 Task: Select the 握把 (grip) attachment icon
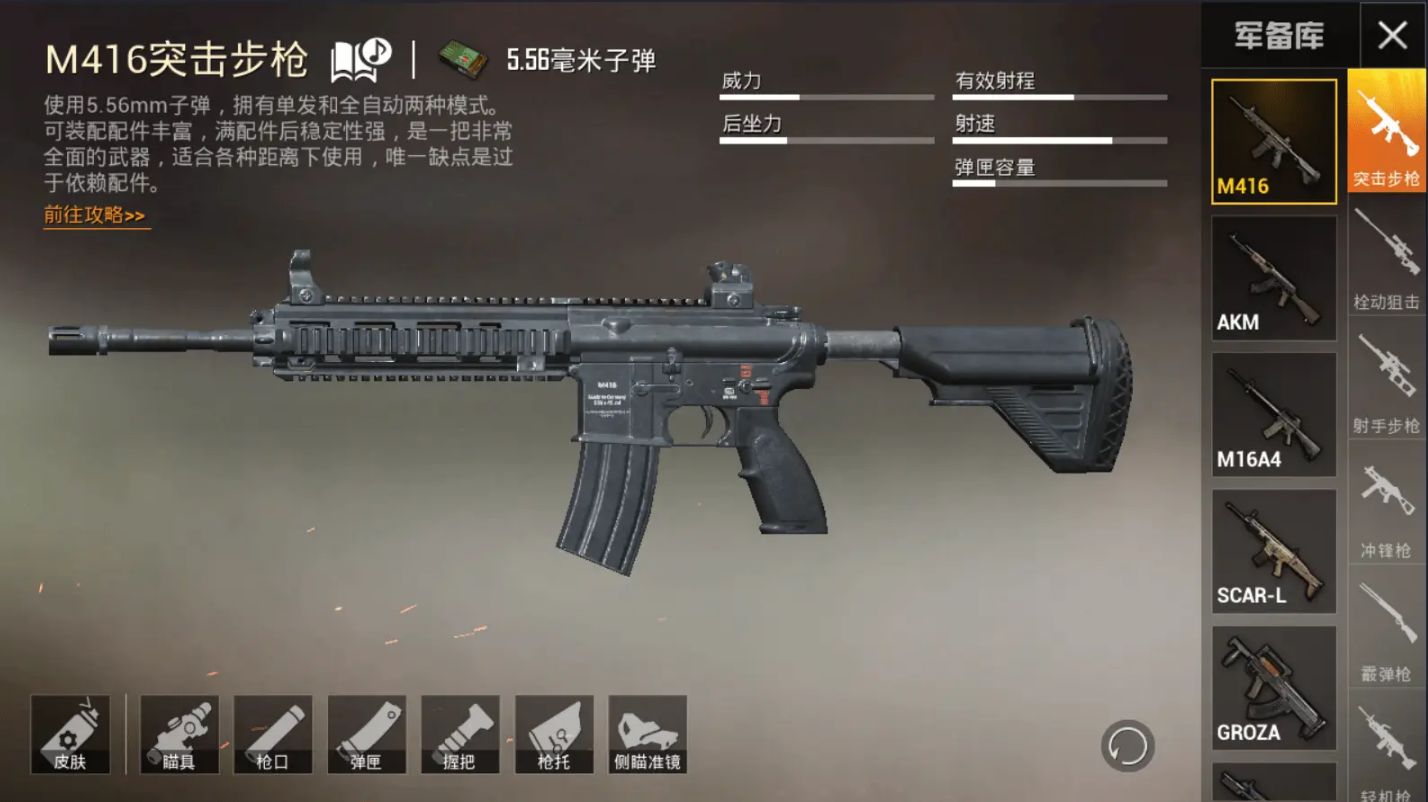pyautogui.click(x=459, y=733)
